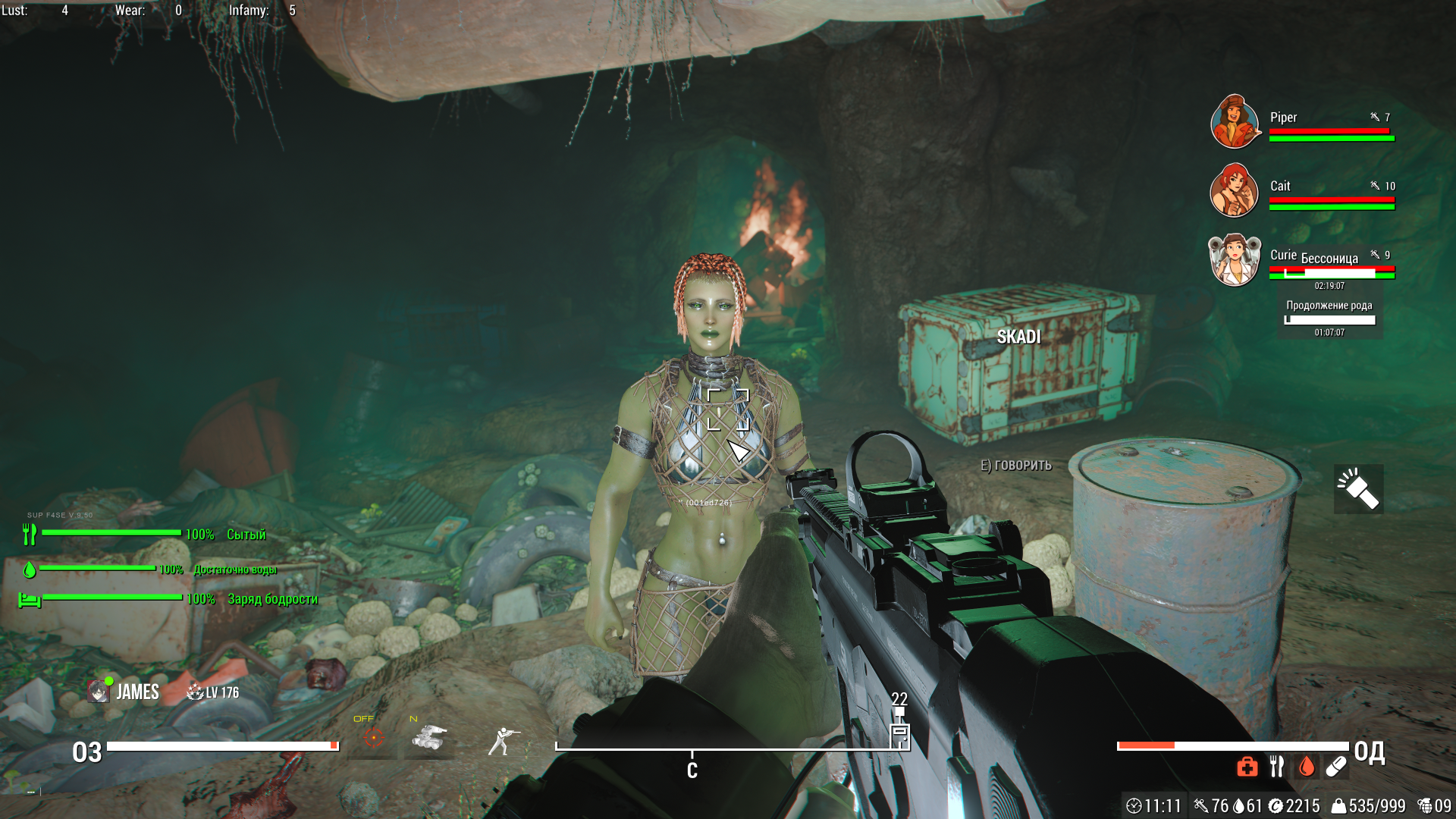Select Piper's companion portrait
1456x819 pixels.
[x=1235, y=121]
